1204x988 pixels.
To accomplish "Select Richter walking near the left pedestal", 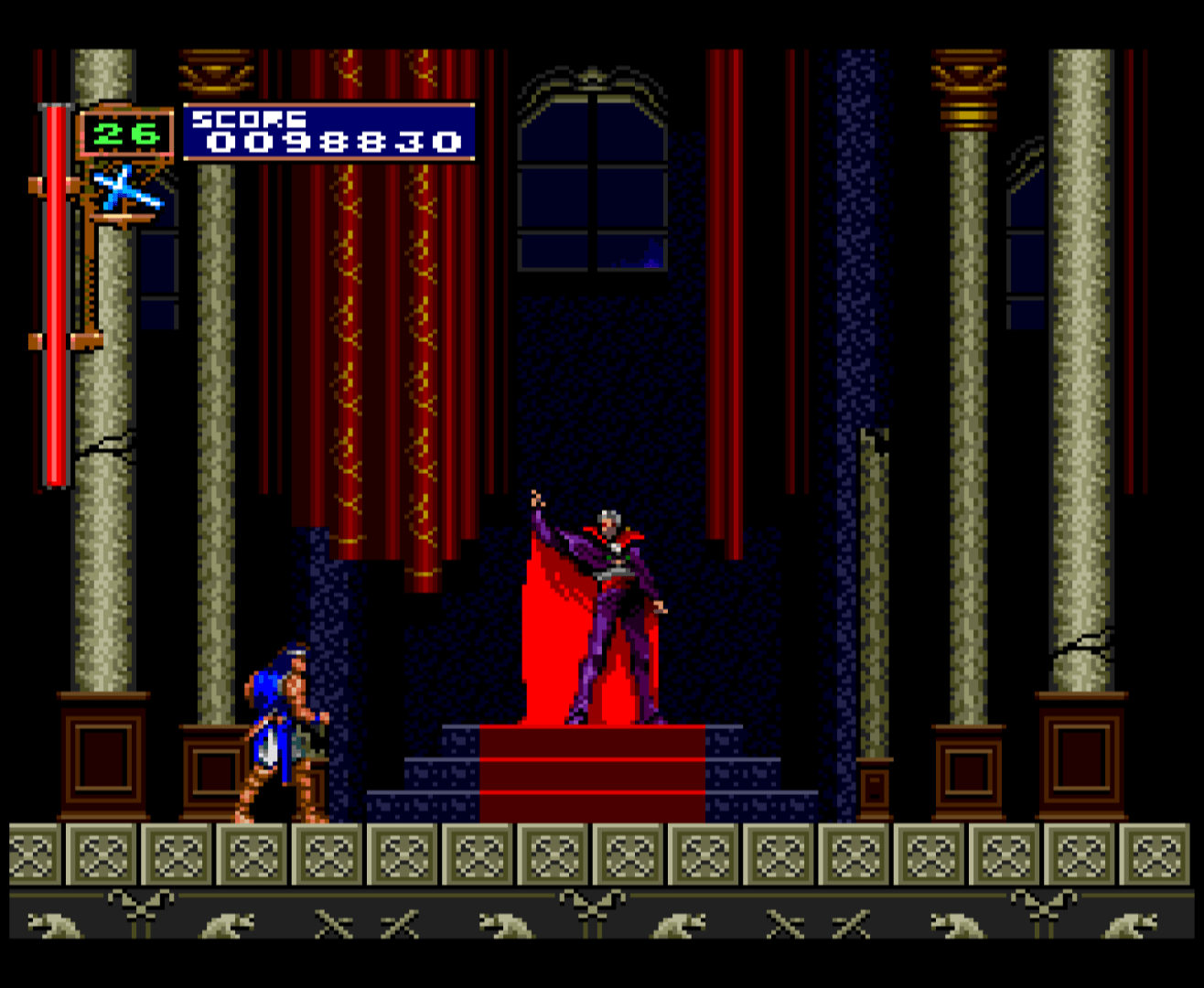I will pos(279,732).
